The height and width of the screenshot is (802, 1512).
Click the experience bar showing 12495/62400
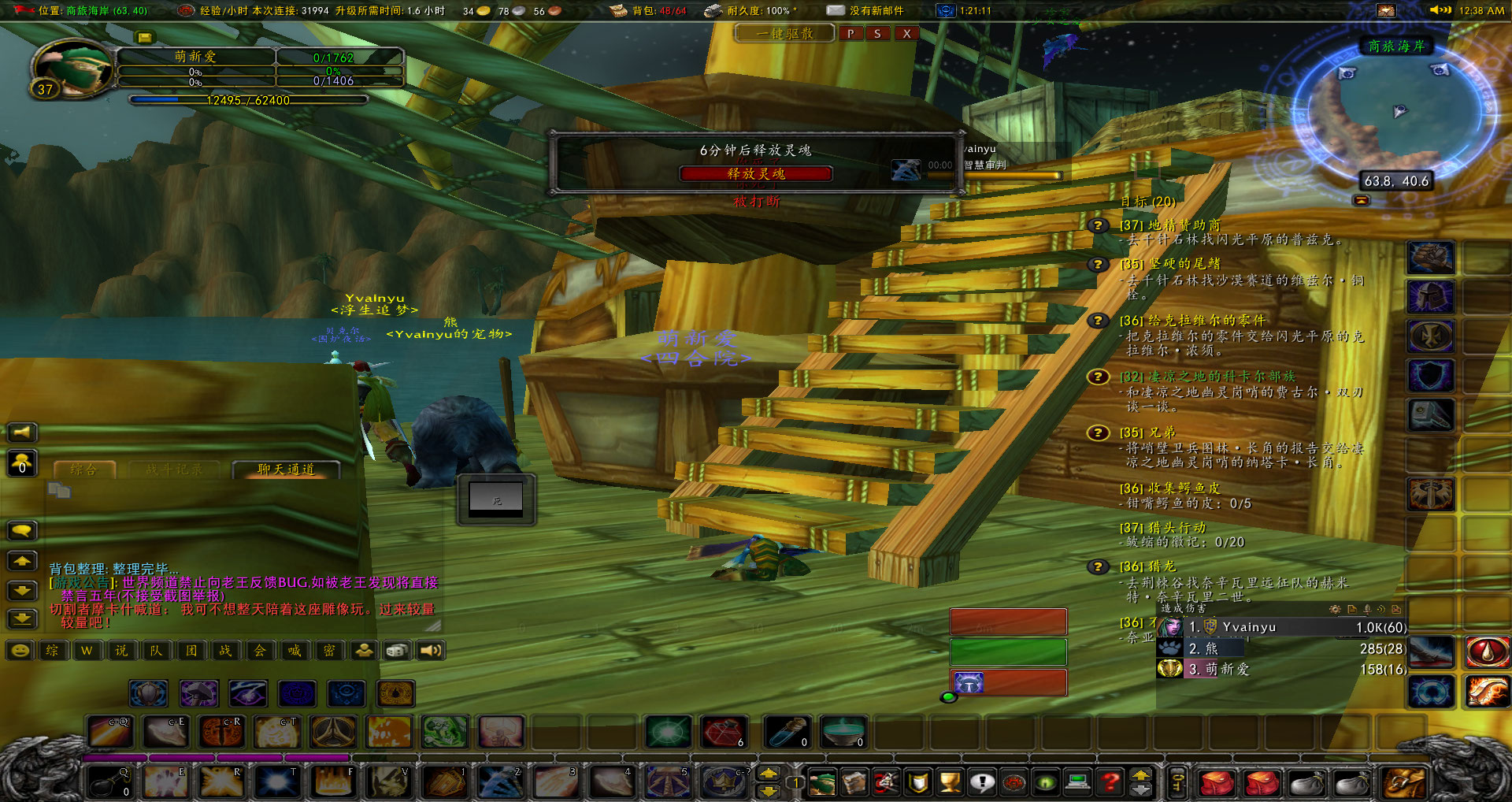coord(248,101)
